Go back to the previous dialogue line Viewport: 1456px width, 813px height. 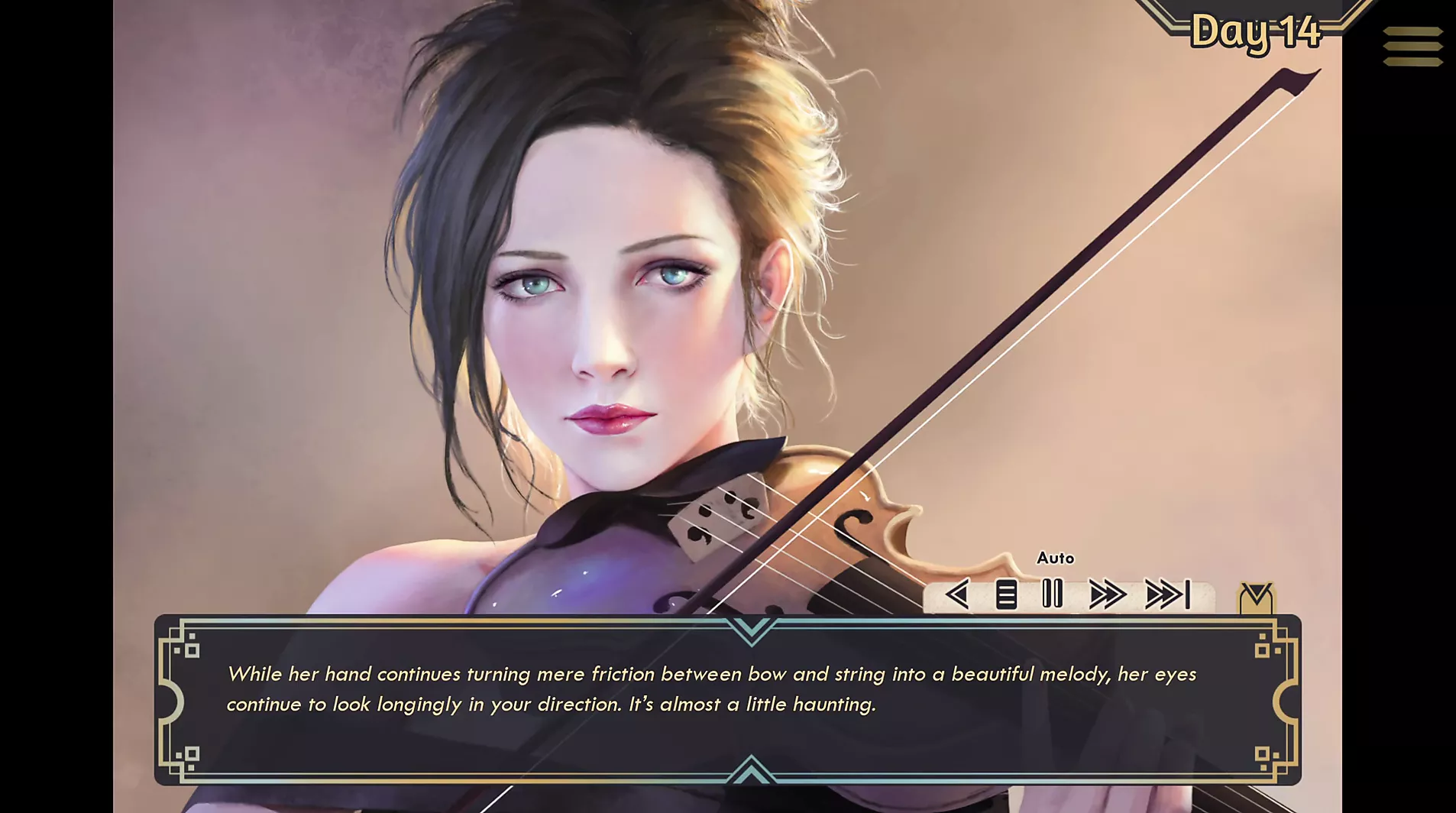click(957, 594)
